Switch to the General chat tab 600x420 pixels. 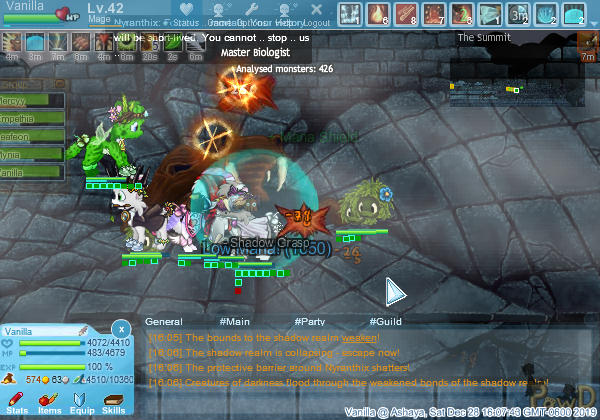[x=163, y=322]
